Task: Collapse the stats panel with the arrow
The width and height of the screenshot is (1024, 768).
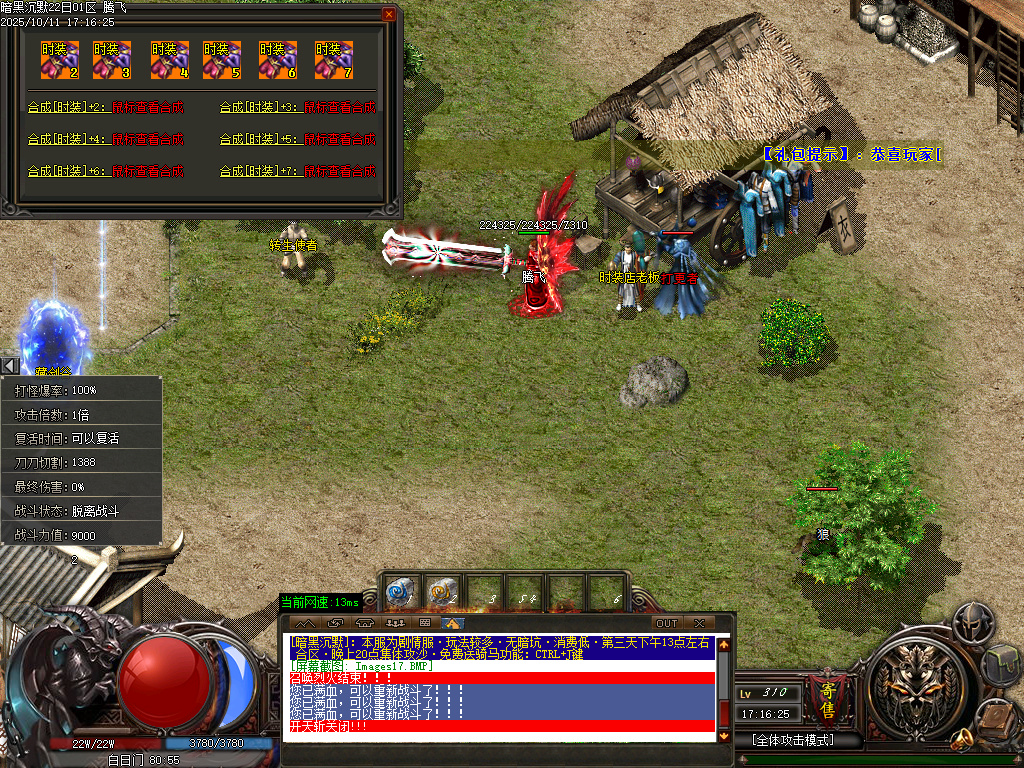Action: click(9, 366)
